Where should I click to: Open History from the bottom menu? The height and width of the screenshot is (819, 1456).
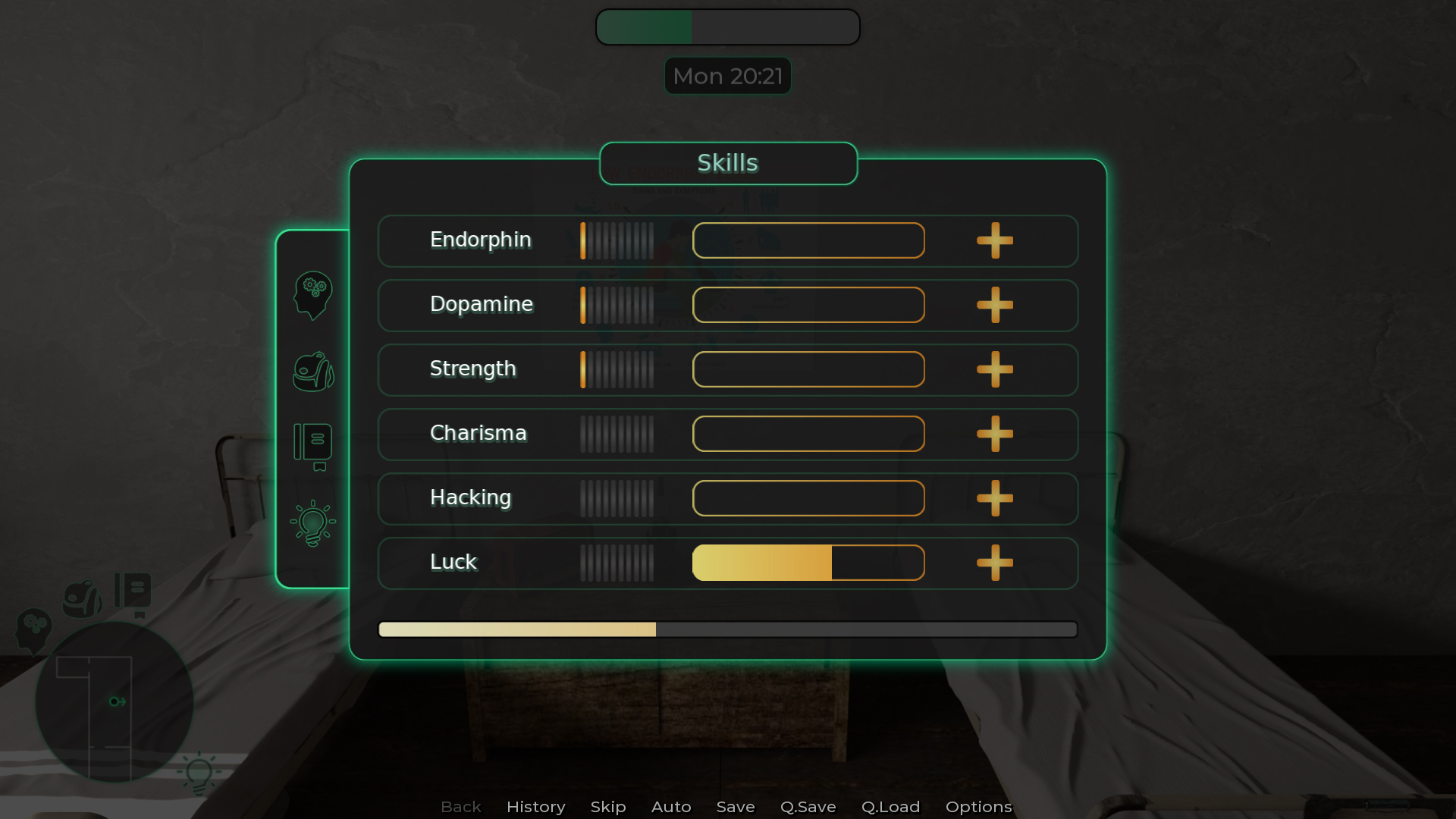pos(535,807)
